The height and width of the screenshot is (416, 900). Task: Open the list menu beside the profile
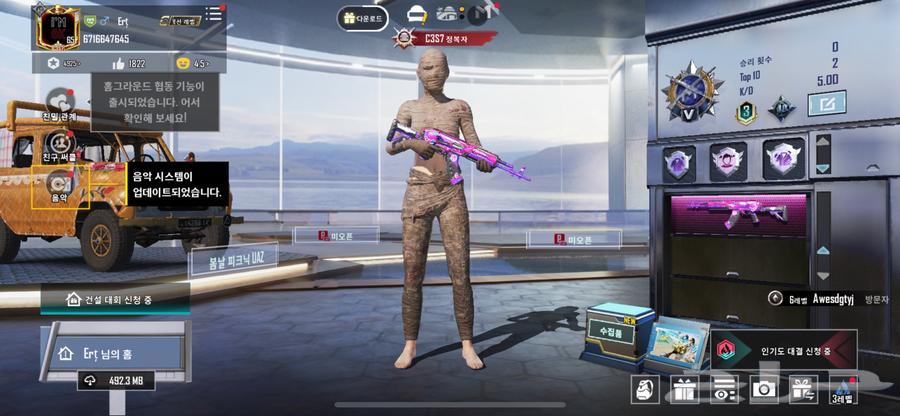212,14
